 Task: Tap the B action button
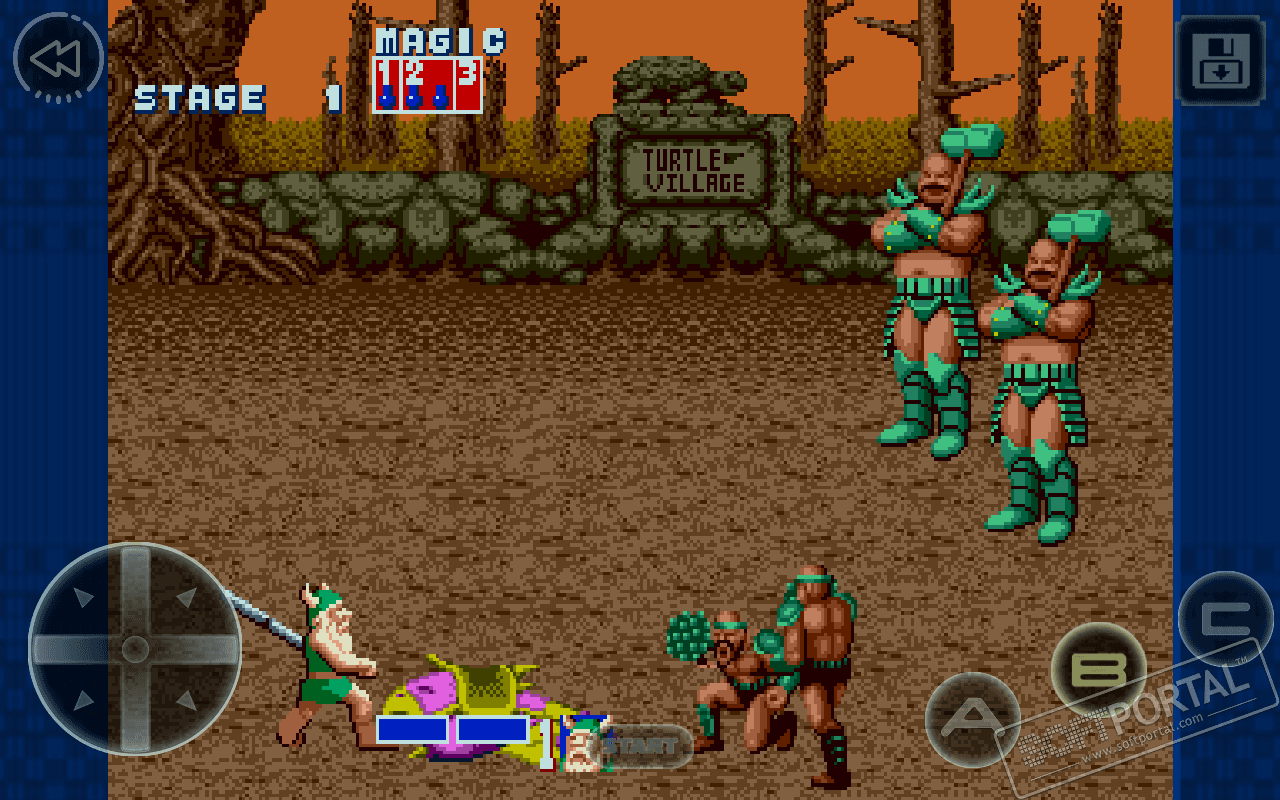(1098, 669)
